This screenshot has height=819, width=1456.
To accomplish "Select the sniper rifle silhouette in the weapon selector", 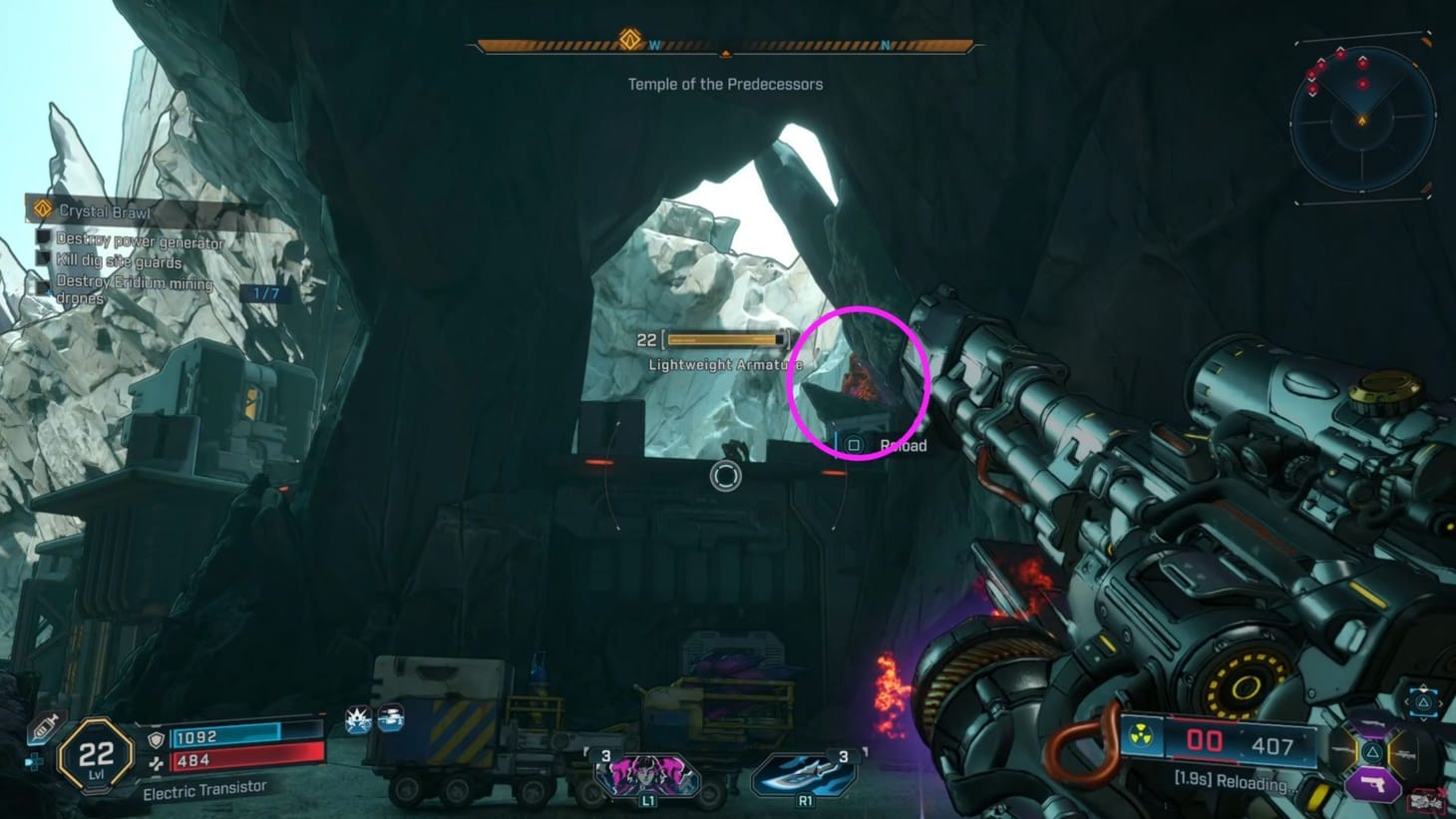I will click(x=1406, y=756).
